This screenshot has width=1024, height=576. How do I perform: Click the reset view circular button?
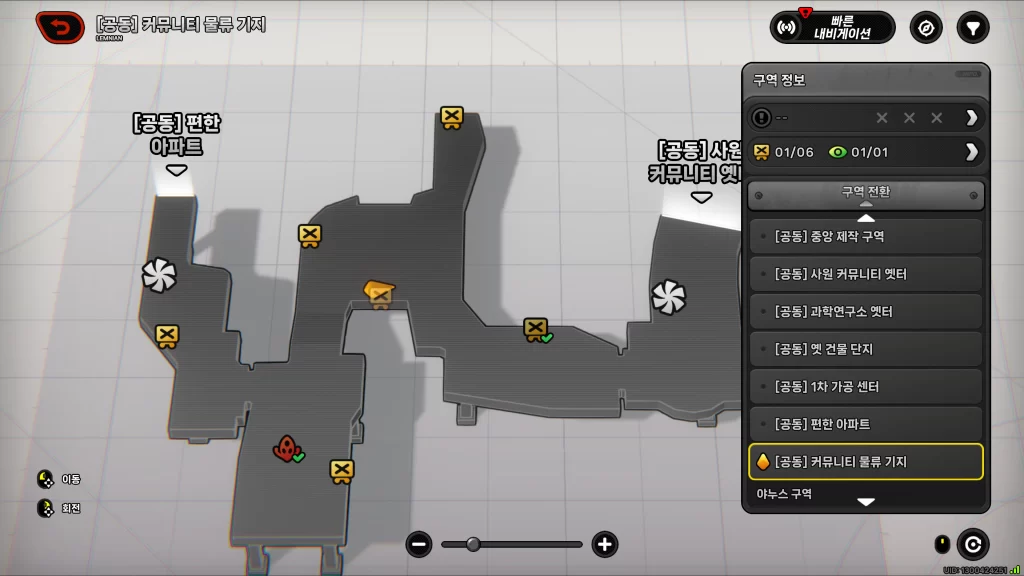972,544
